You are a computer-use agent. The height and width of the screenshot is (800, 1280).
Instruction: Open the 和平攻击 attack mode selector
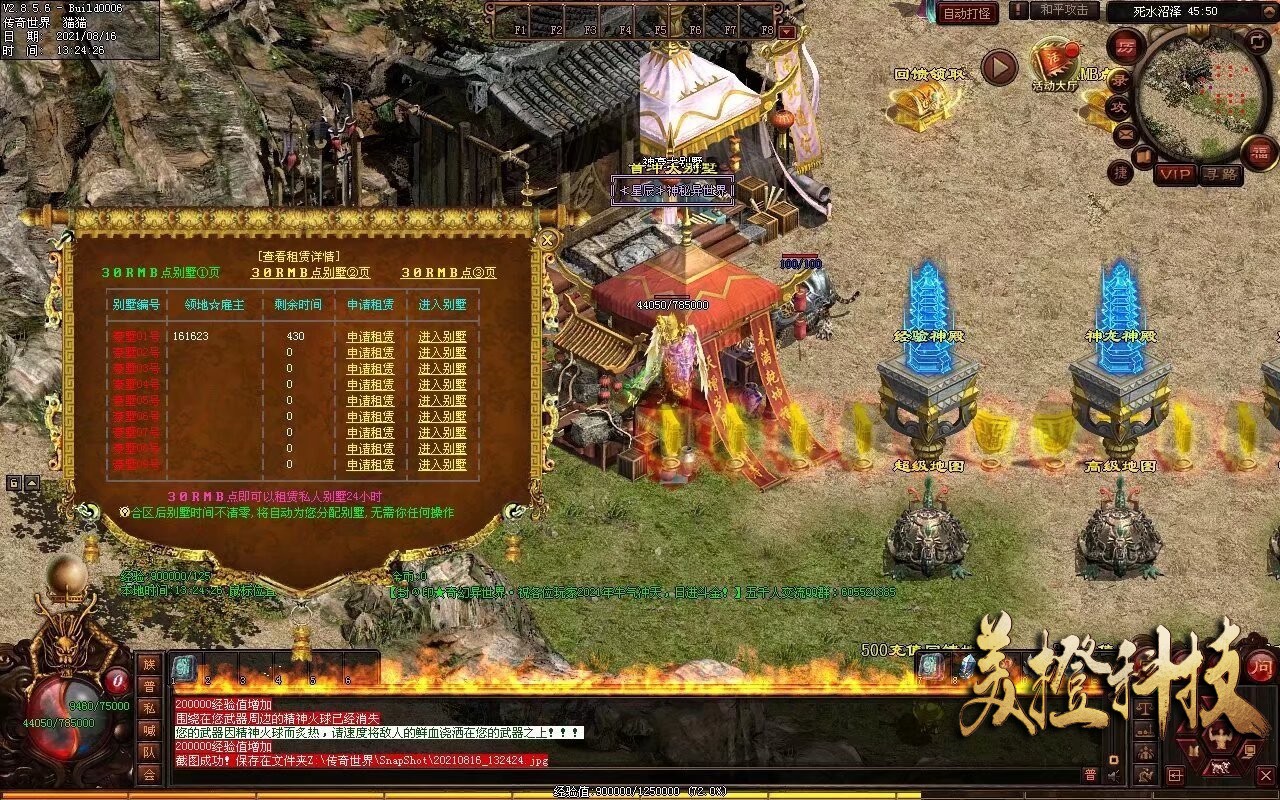click(x=1065, y=10)
